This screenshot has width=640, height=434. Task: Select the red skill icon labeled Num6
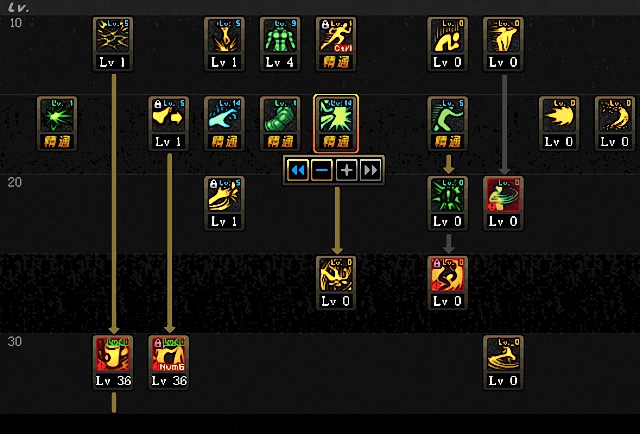pos(169,355)
